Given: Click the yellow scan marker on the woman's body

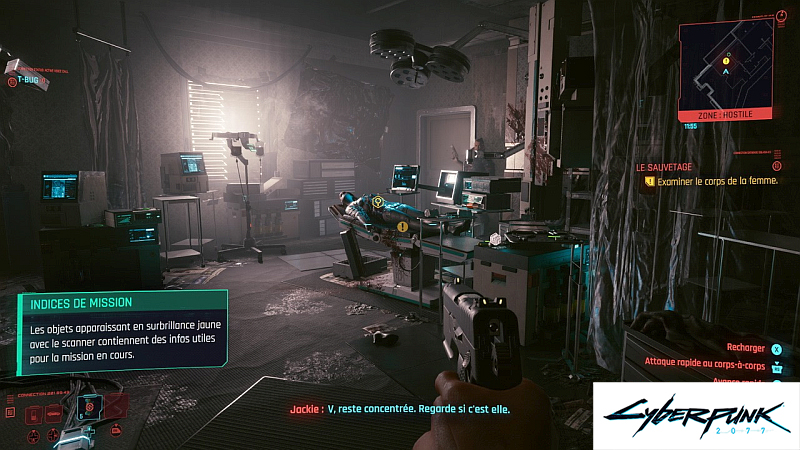Looking at the screenshot, I should click(378, 202).
